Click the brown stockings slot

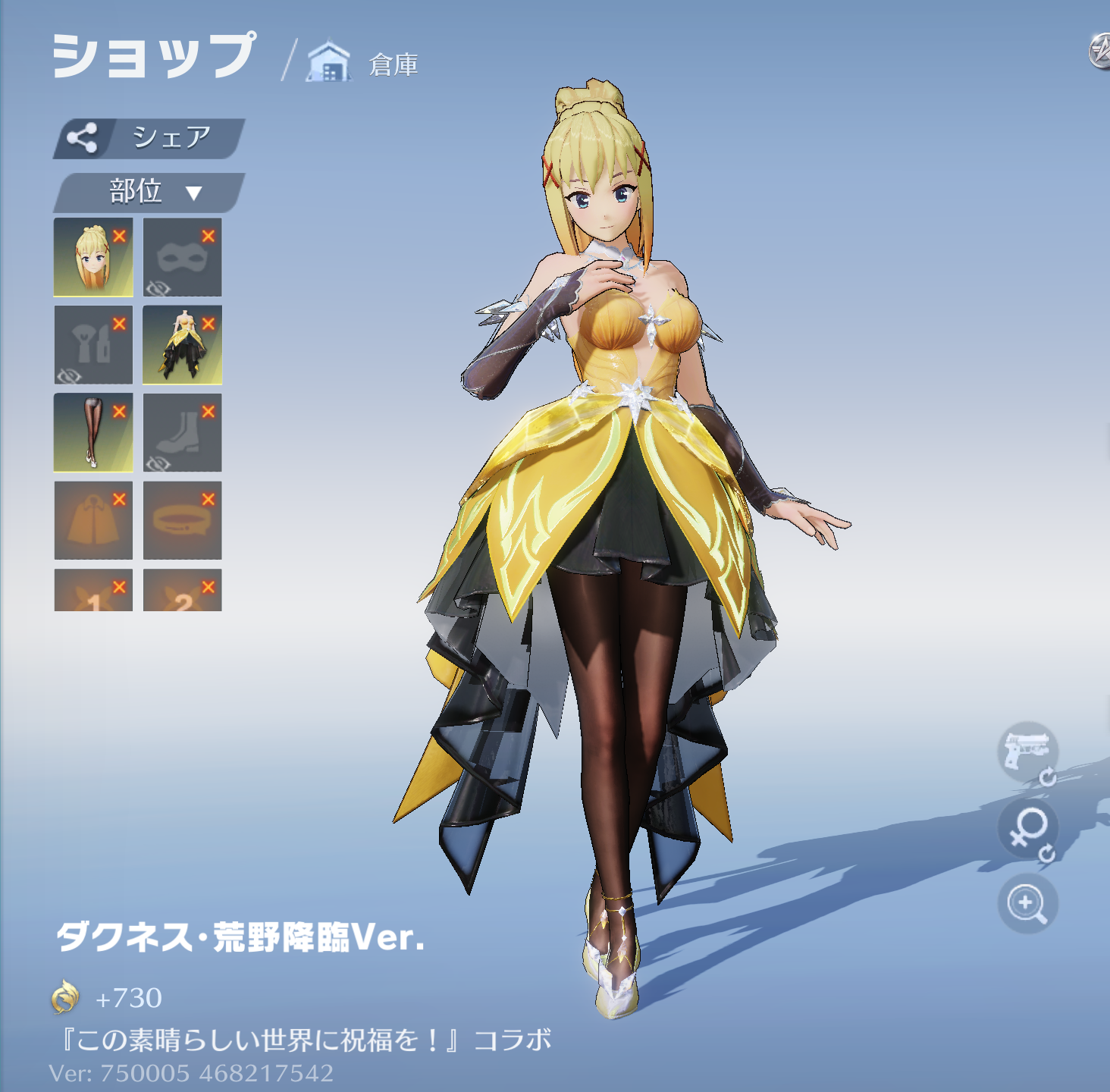[x=92, y=434]
